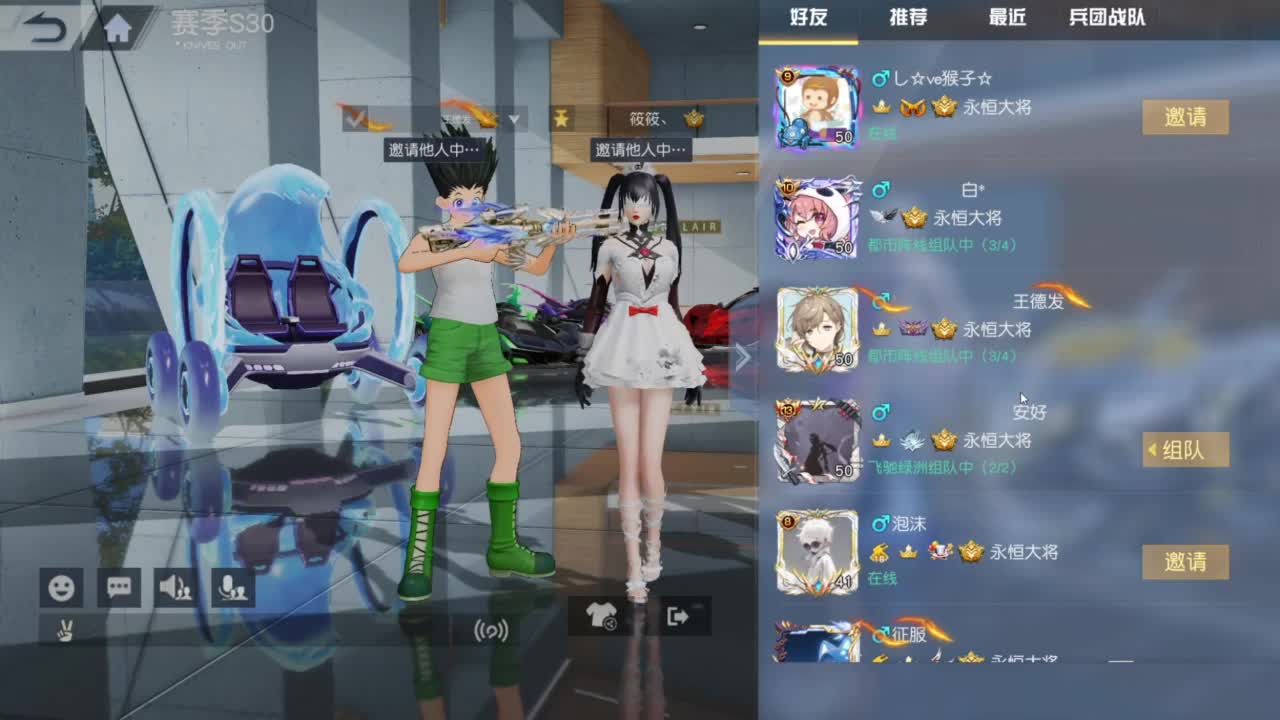Mute the voice speaker output
Screen dimensions: 1280x720
[x=175, y=588]
